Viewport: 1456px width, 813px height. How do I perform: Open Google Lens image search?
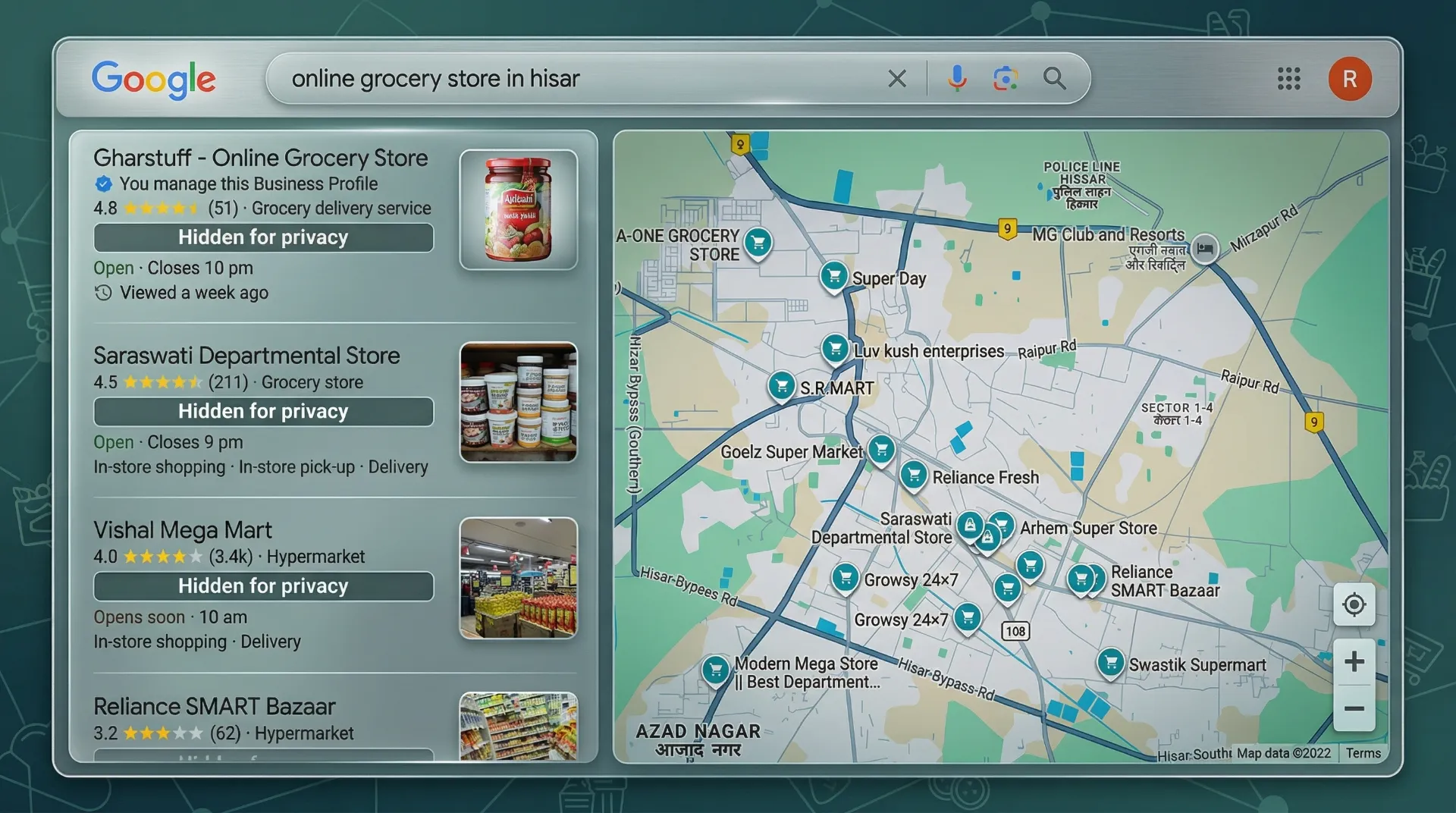1006,78
